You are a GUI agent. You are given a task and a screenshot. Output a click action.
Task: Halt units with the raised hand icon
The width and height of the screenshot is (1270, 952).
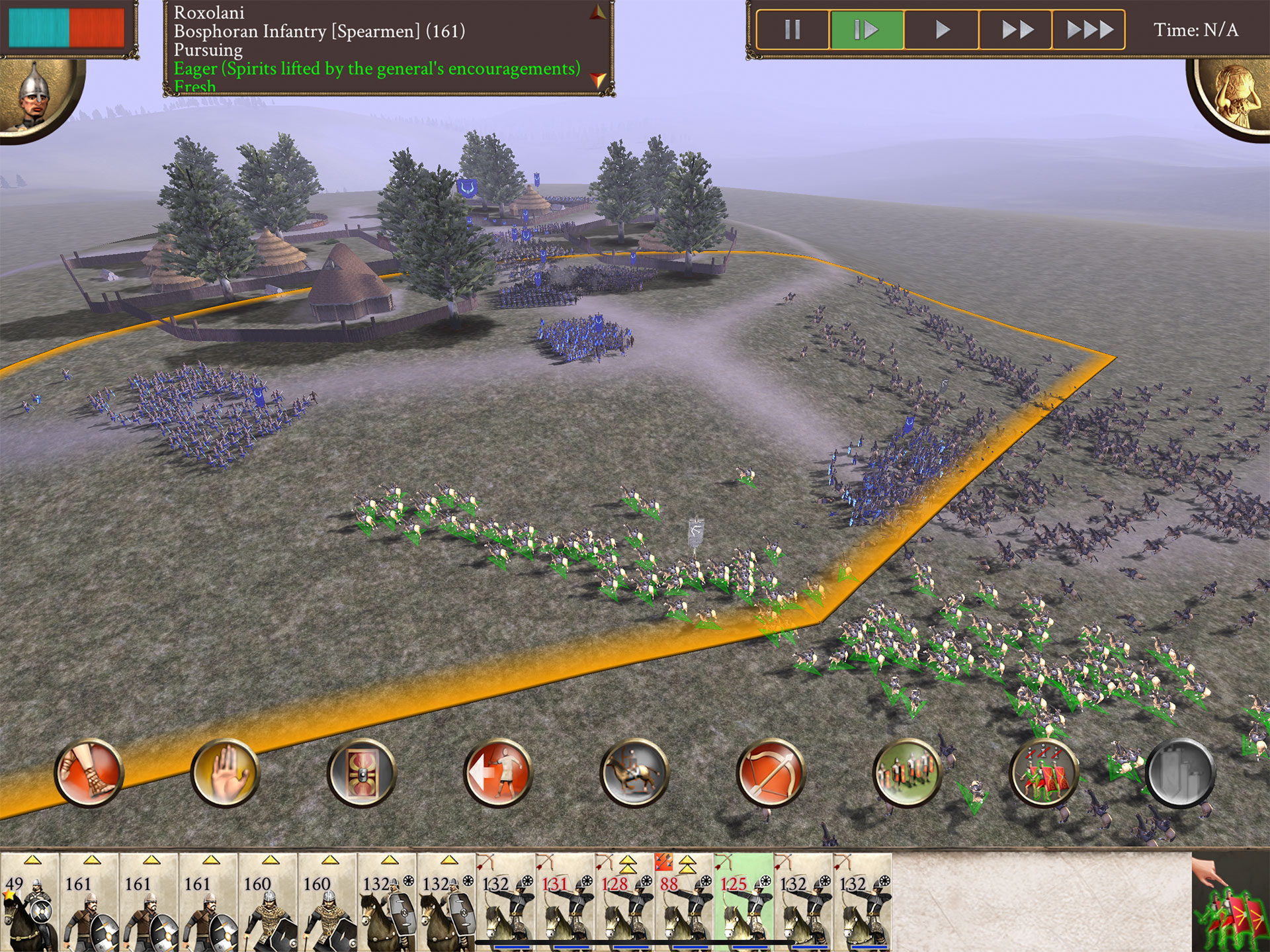[226, 773]
